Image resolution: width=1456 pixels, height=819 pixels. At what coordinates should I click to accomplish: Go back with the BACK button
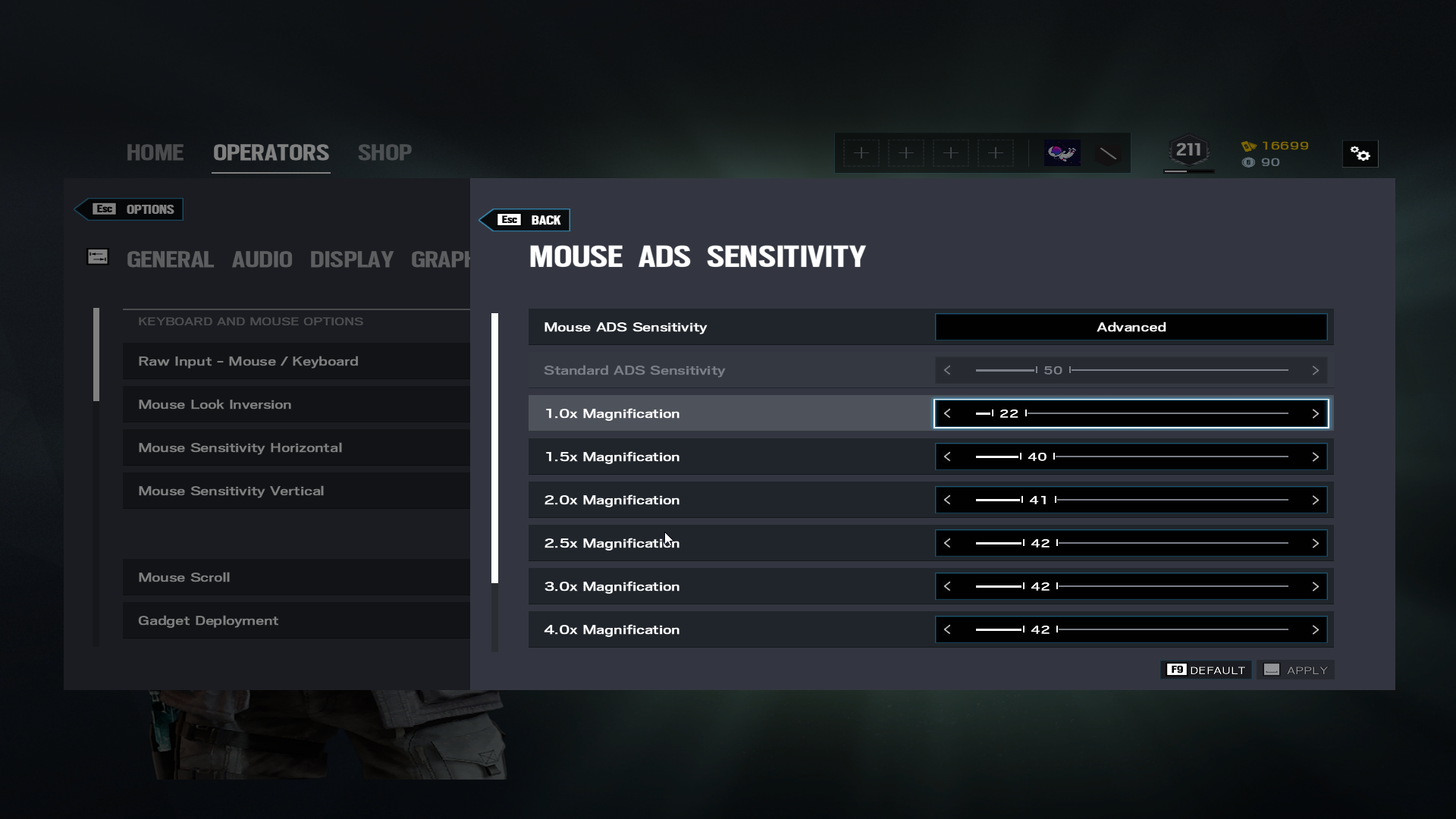pyautogui.click(x=529, y=220)
